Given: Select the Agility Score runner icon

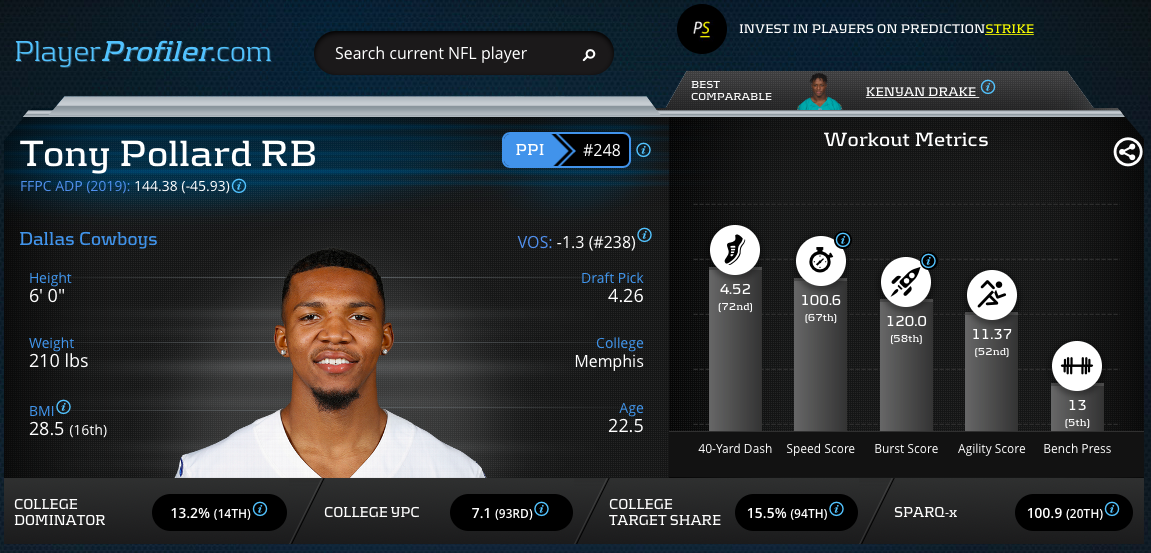Looking at the screenshot, I should [x=991, y=294].
